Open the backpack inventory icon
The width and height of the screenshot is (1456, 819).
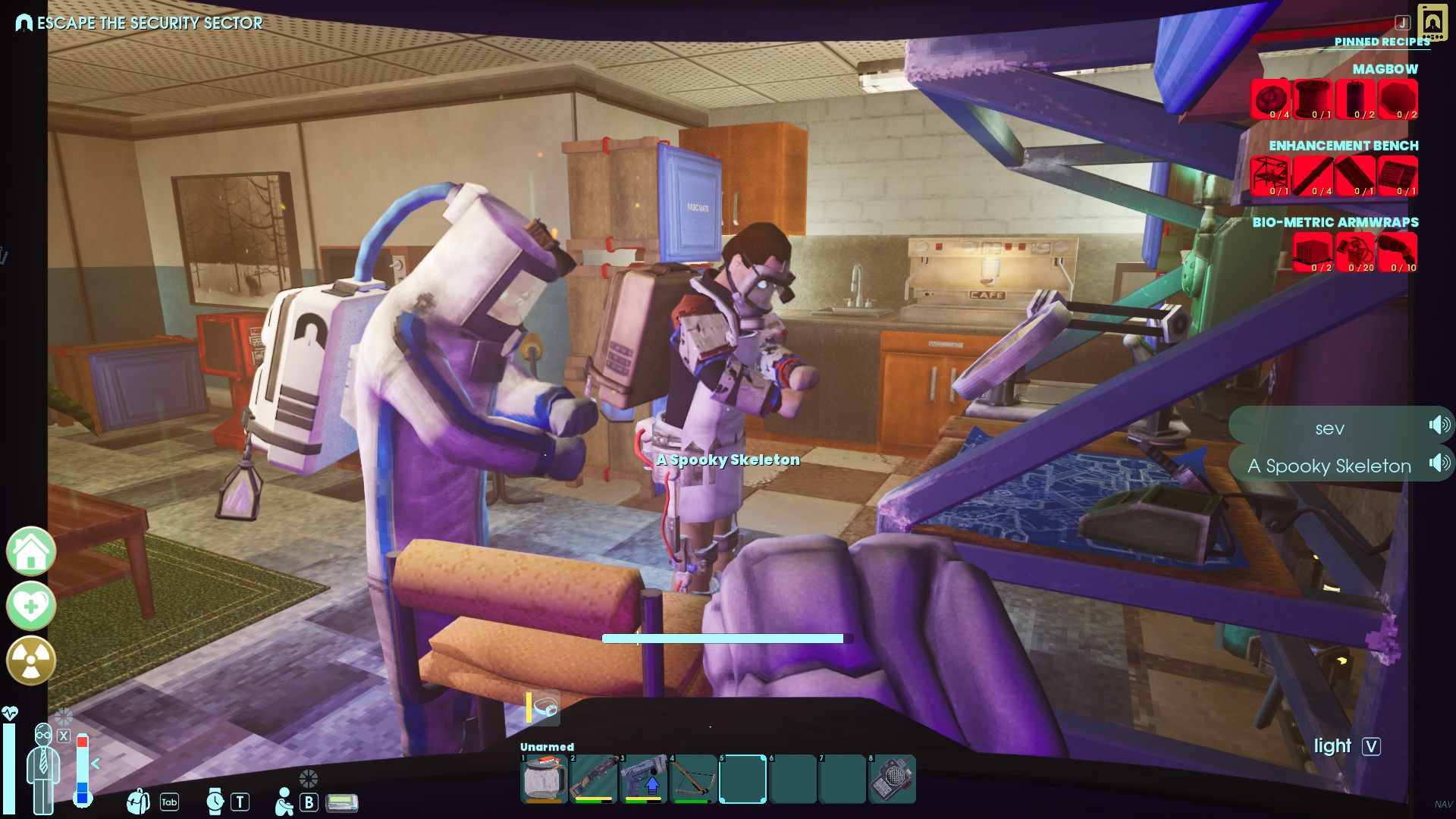(138, 802)
